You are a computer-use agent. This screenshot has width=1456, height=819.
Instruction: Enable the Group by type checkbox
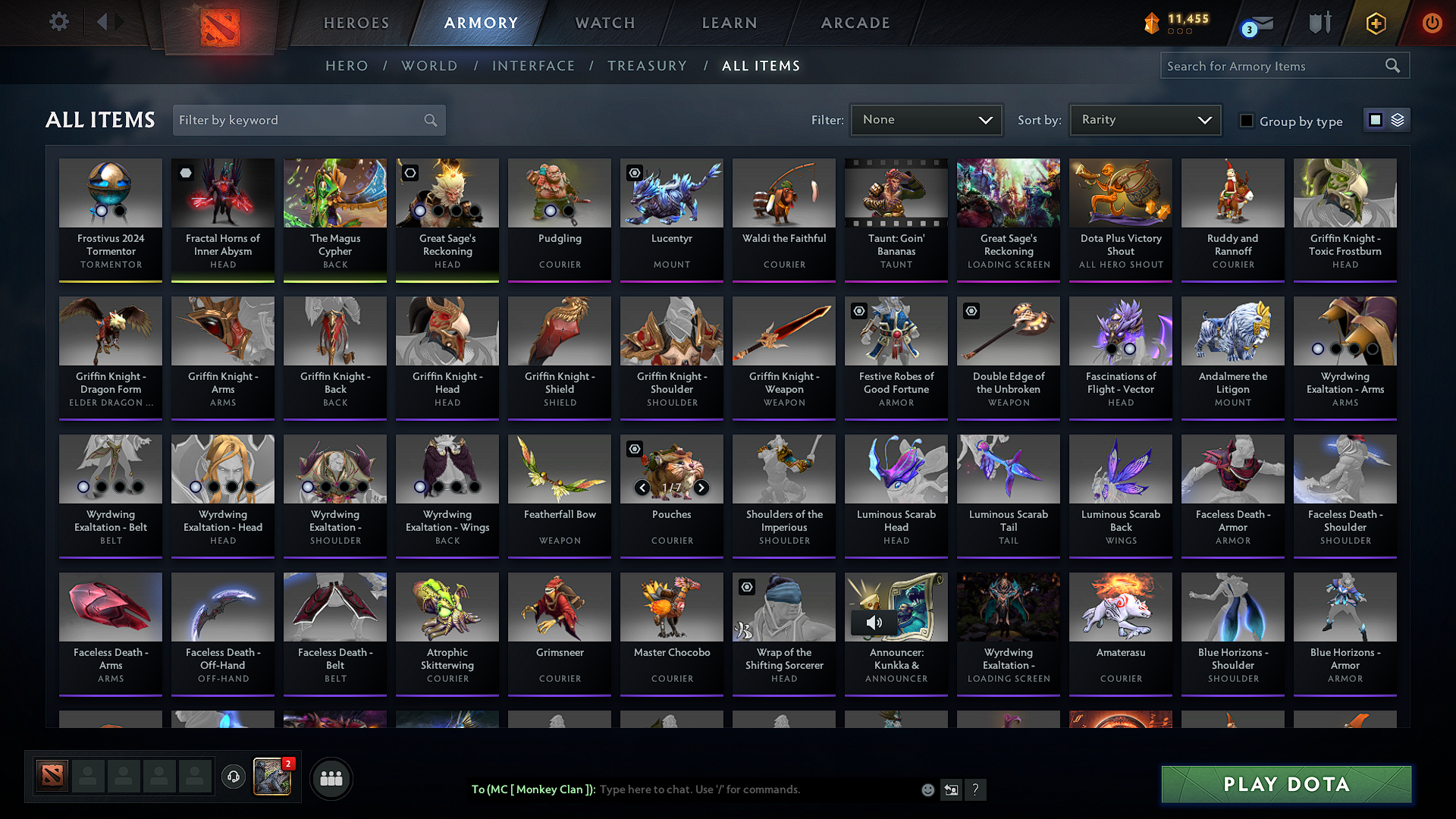coord(1247,120)
